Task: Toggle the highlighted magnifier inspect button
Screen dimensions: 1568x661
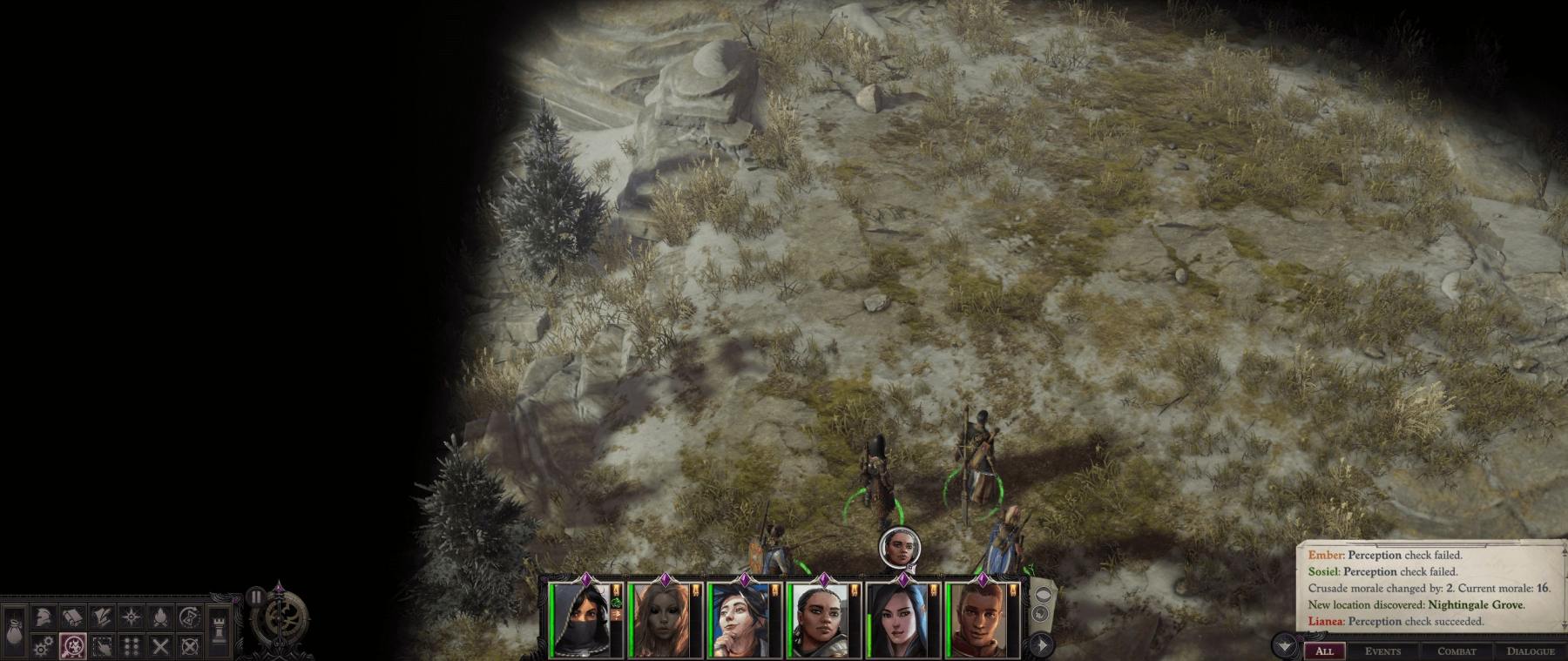Action: tap(72, 646)
